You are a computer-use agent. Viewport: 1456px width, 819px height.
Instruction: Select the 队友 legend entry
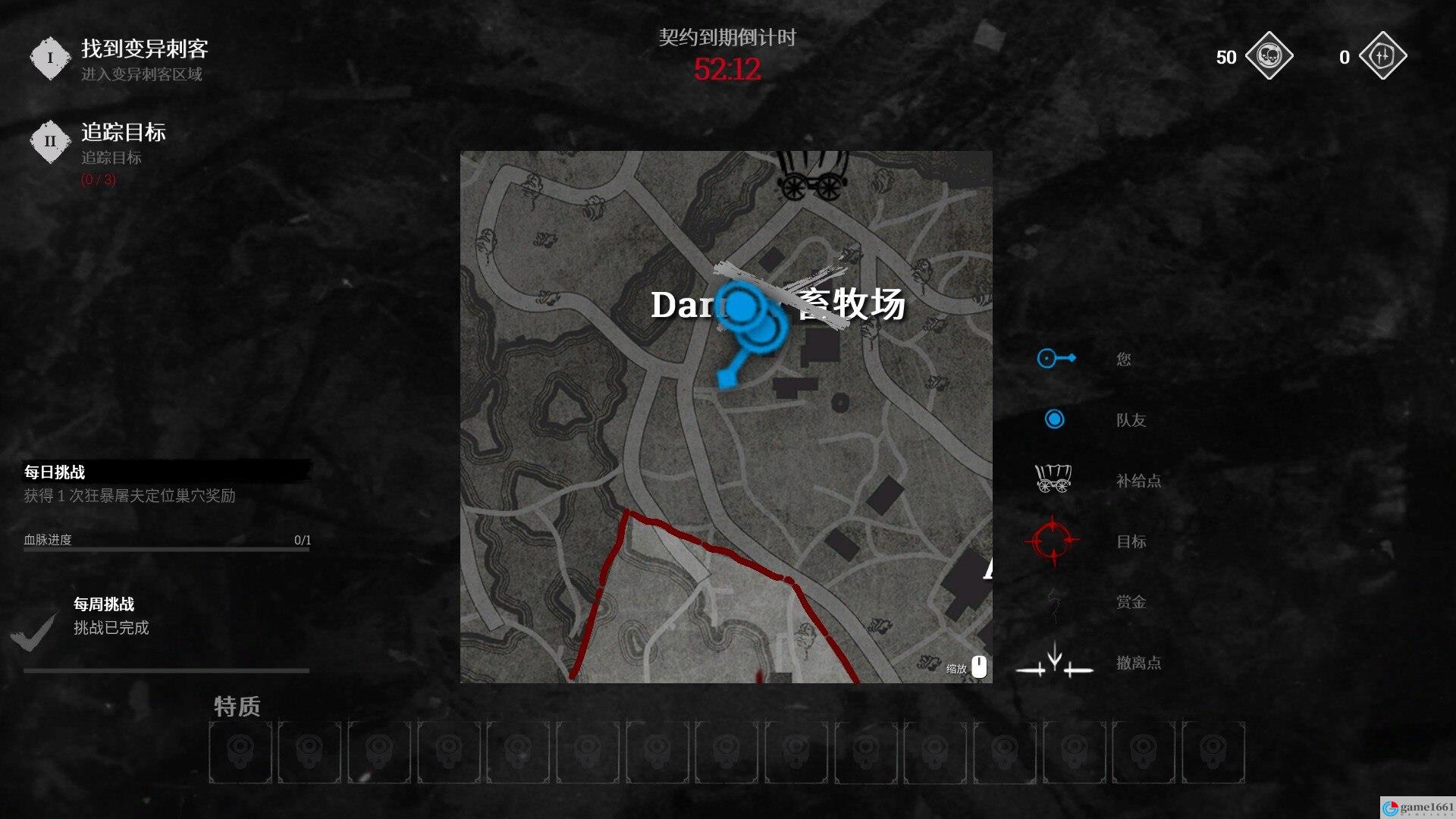[1130, 420]
